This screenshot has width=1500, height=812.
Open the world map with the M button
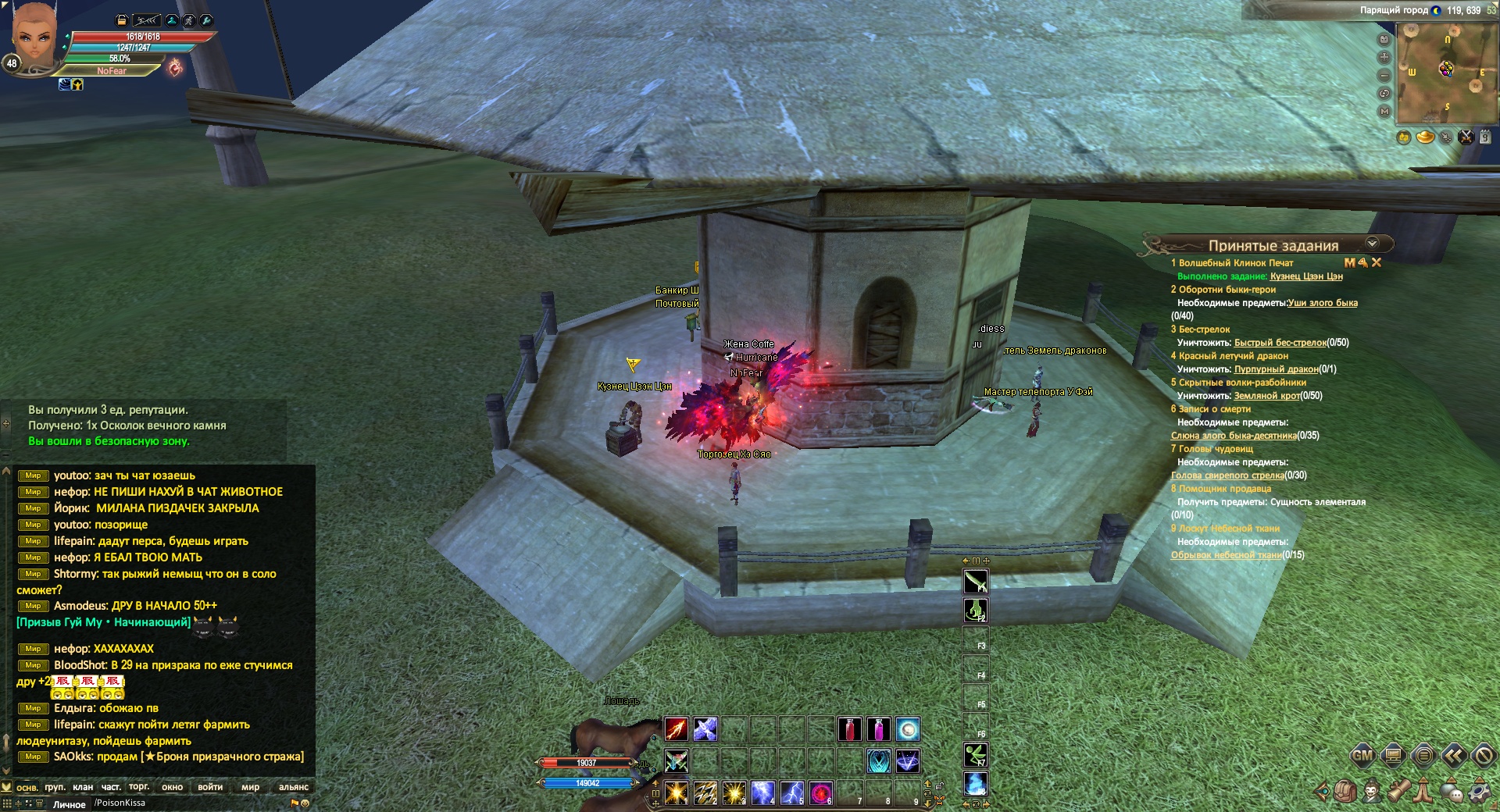[x=1384, y=112]
